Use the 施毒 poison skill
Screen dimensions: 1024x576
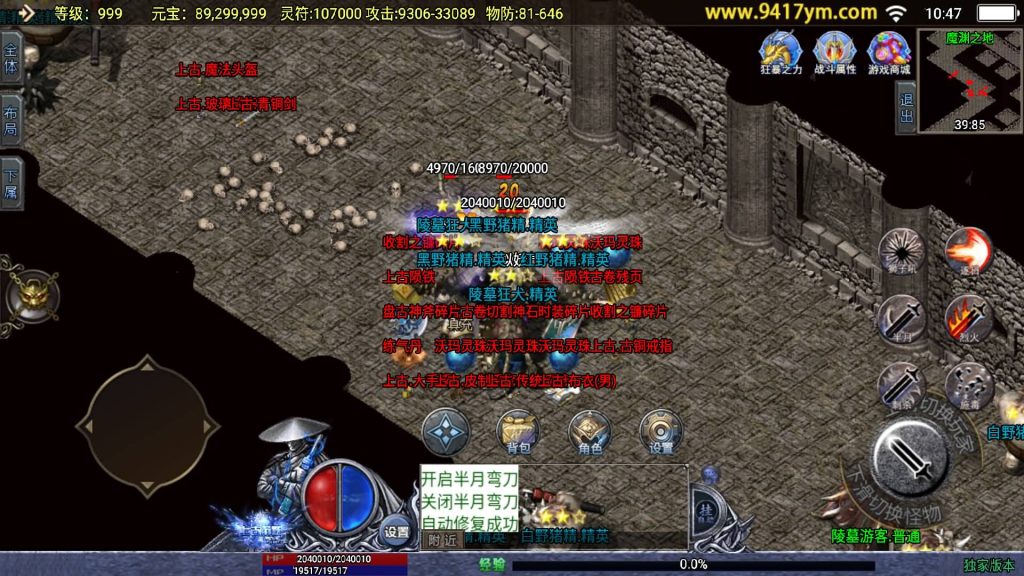pos(967,384)
